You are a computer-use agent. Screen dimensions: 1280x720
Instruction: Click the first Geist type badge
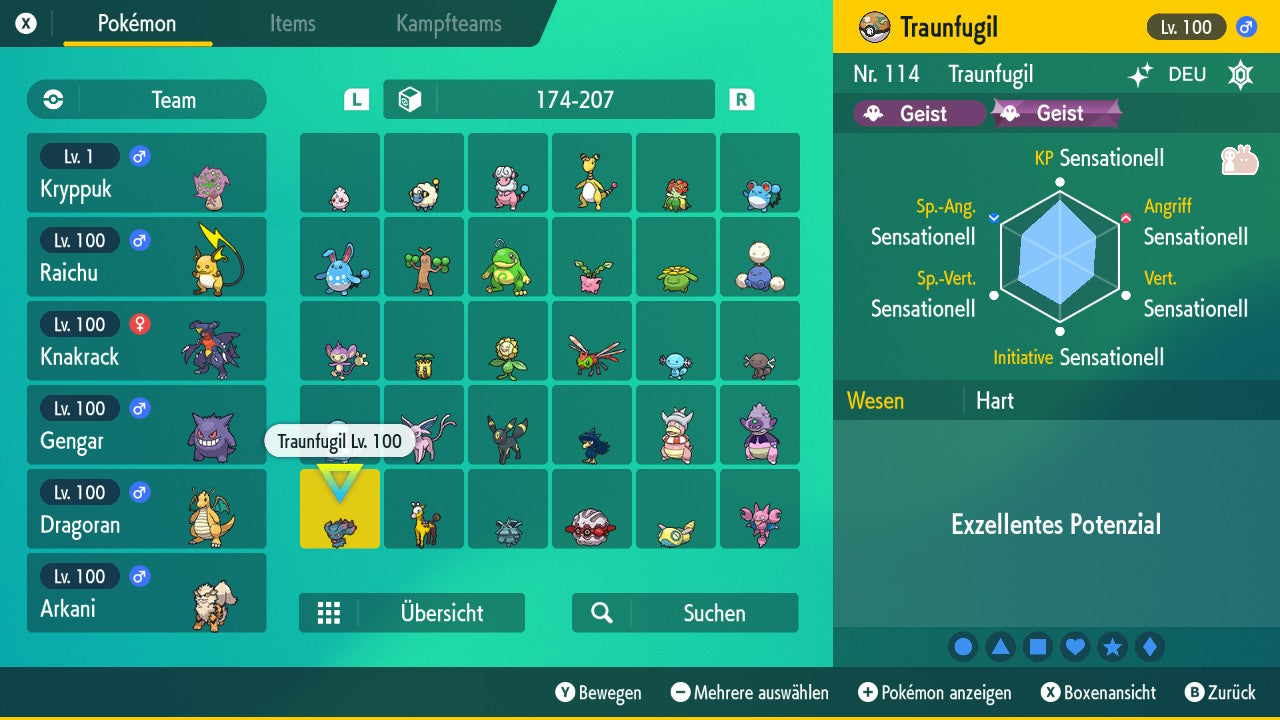click(x=918, y=113)
